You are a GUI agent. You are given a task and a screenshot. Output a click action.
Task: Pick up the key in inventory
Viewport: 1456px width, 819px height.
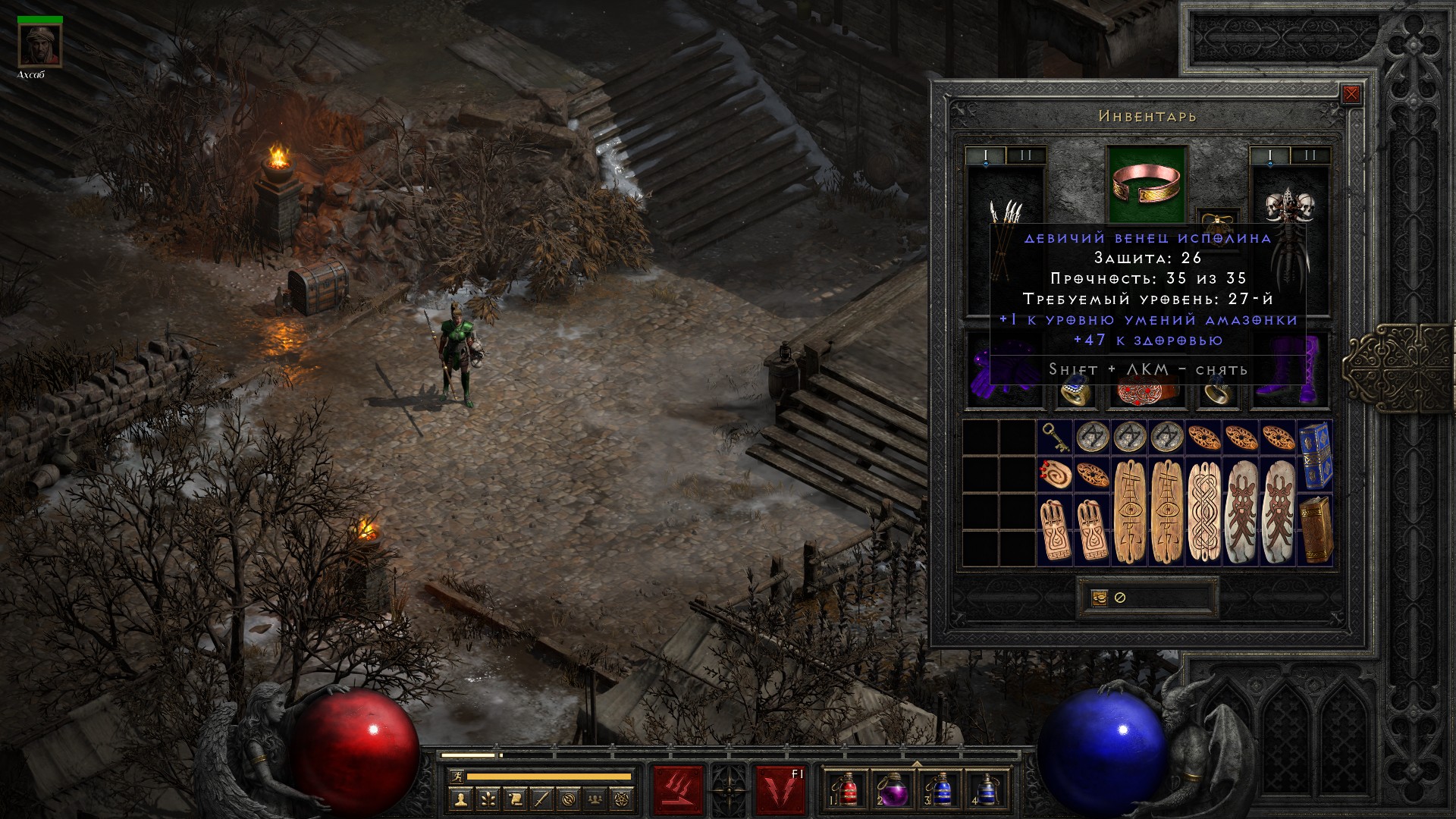click(x=1055, y=438)
